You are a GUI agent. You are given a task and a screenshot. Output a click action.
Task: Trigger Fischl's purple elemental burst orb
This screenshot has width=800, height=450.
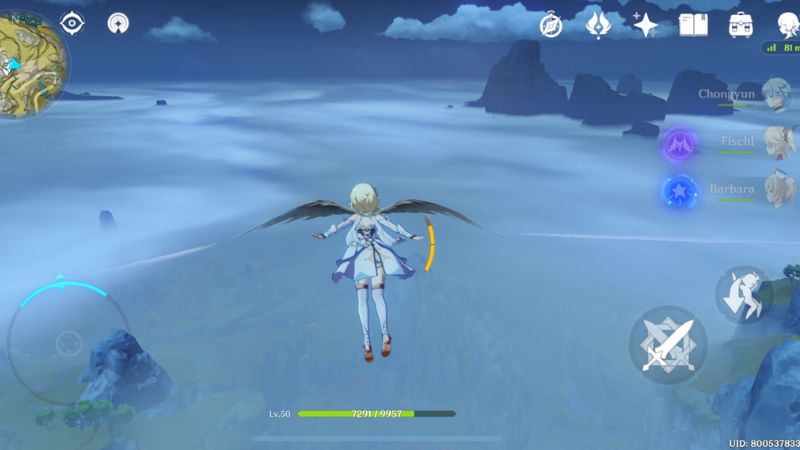pyautogui.click(x=681, y=145)
